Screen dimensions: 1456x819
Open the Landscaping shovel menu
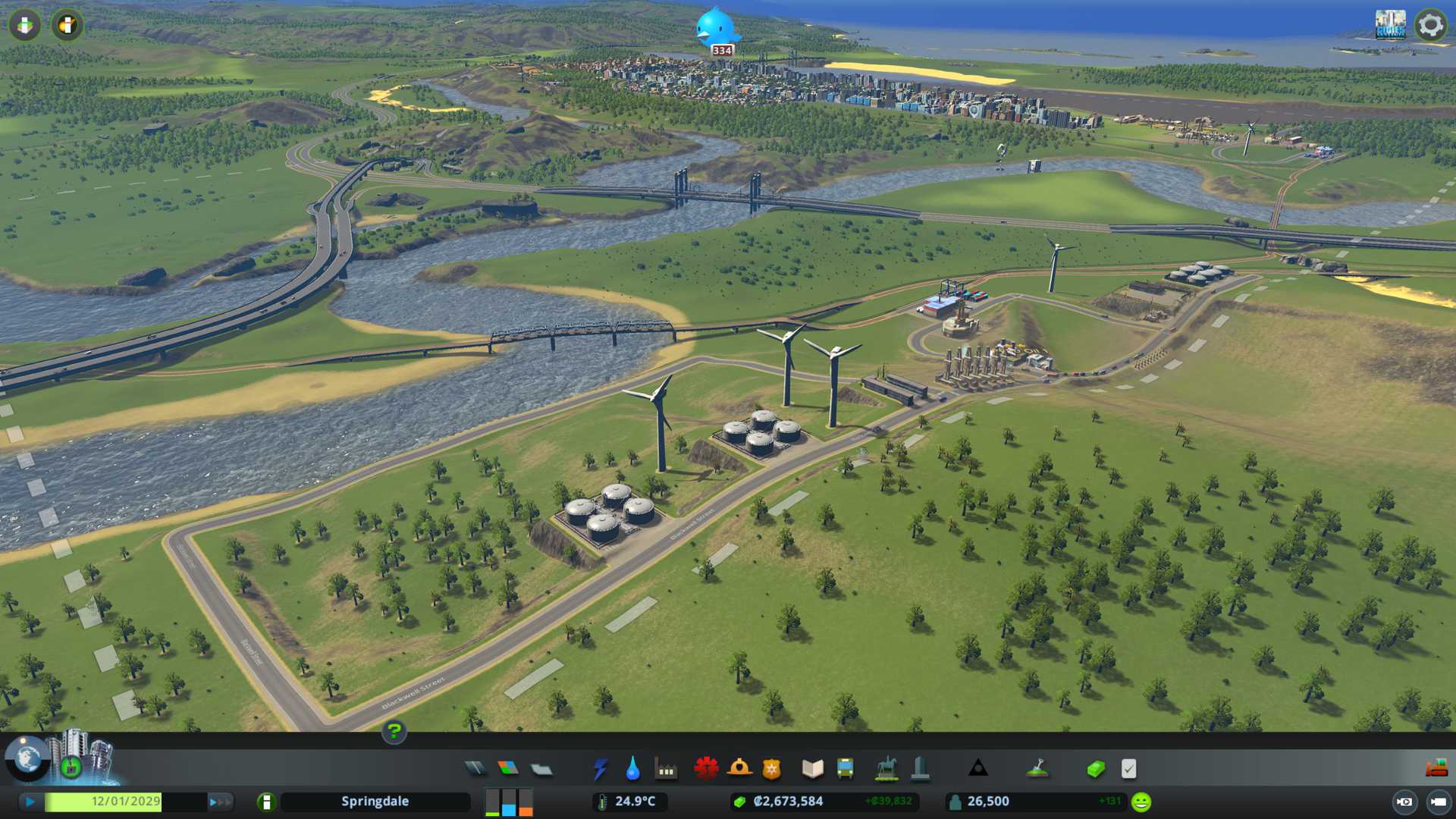pos(1037,769)
